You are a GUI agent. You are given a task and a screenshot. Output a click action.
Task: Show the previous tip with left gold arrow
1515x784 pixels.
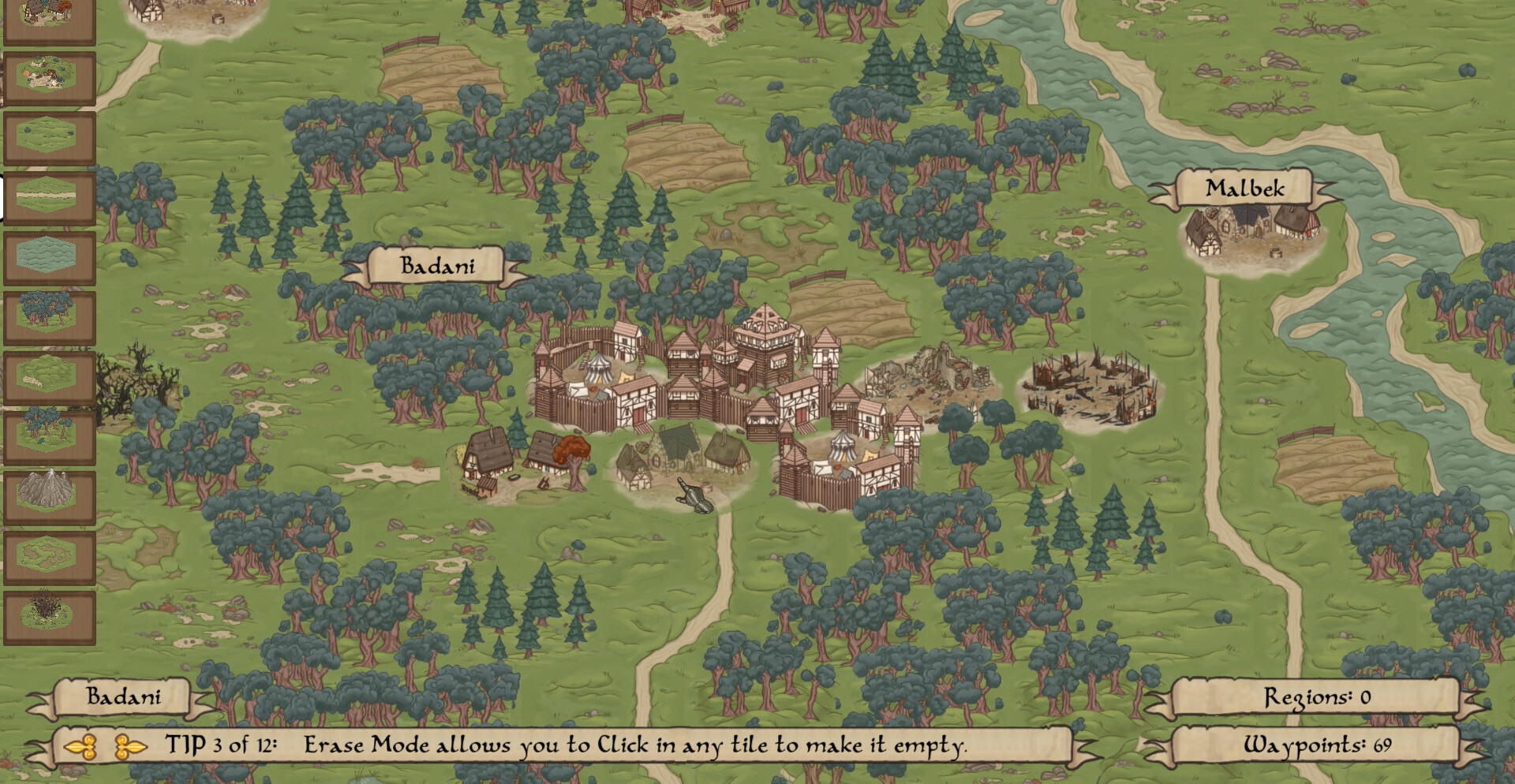tap(81, 746)
